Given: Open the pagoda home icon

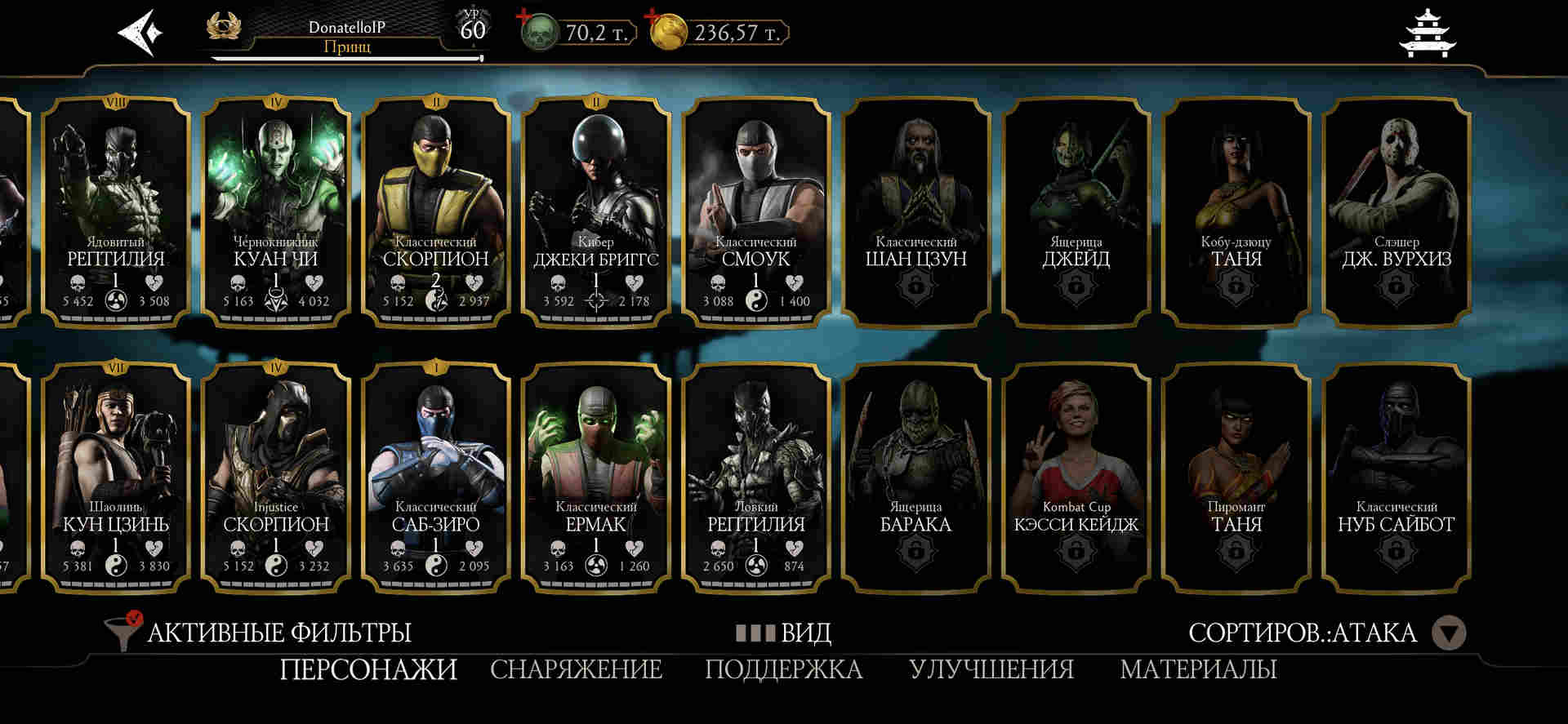Looking at the screenshot, I should (x=1428, y=33).
